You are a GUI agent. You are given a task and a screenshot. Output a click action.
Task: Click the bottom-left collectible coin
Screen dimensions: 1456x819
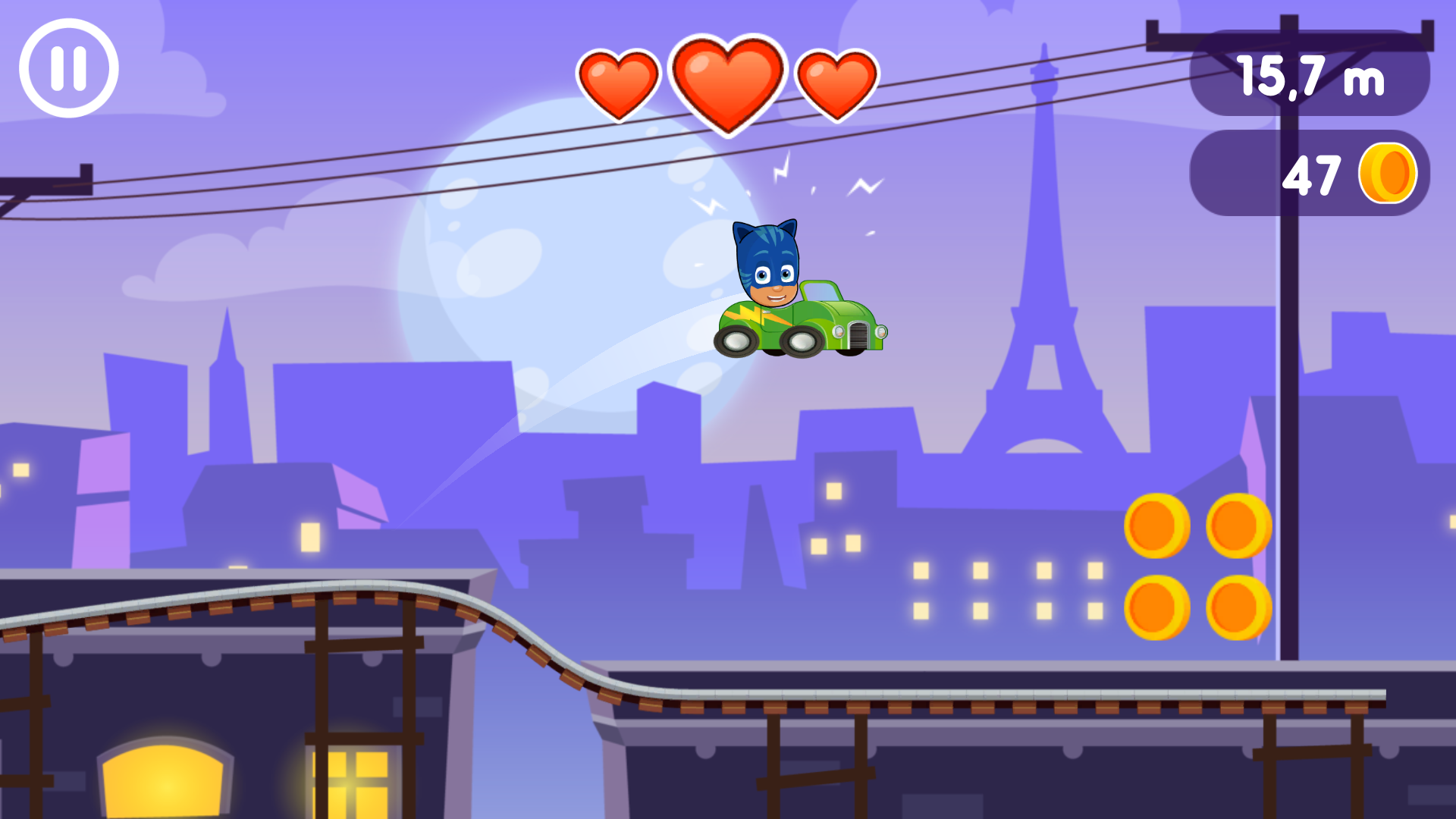click(1157, 608)
